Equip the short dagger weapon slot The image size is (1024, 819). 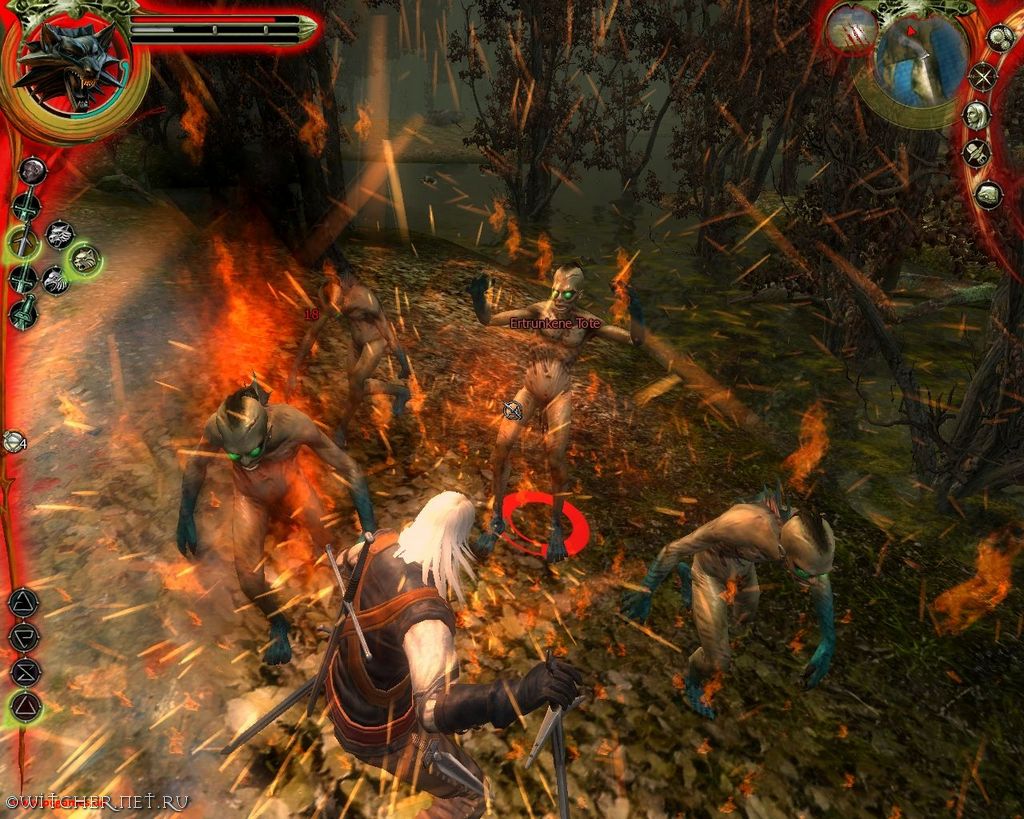point(22,313)
